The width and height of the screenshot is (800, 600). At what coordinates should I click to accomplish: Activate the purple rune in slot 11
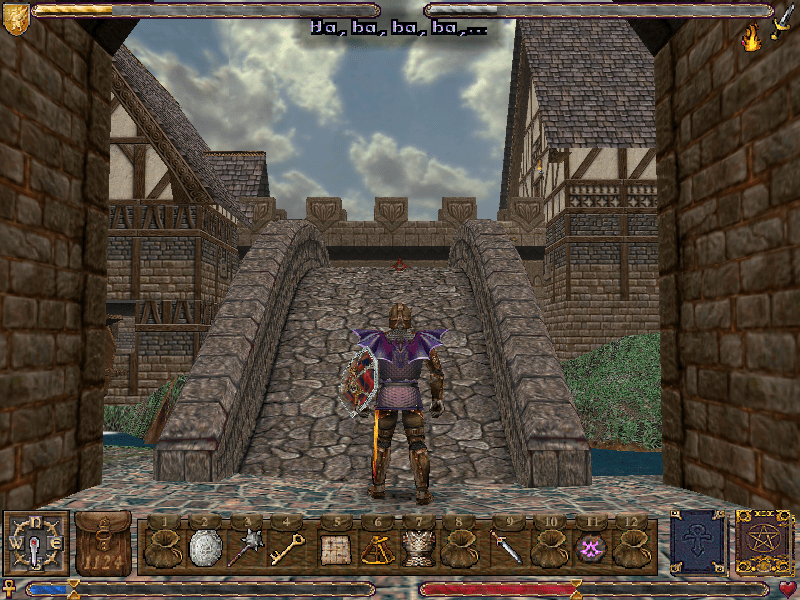(588, 548)
